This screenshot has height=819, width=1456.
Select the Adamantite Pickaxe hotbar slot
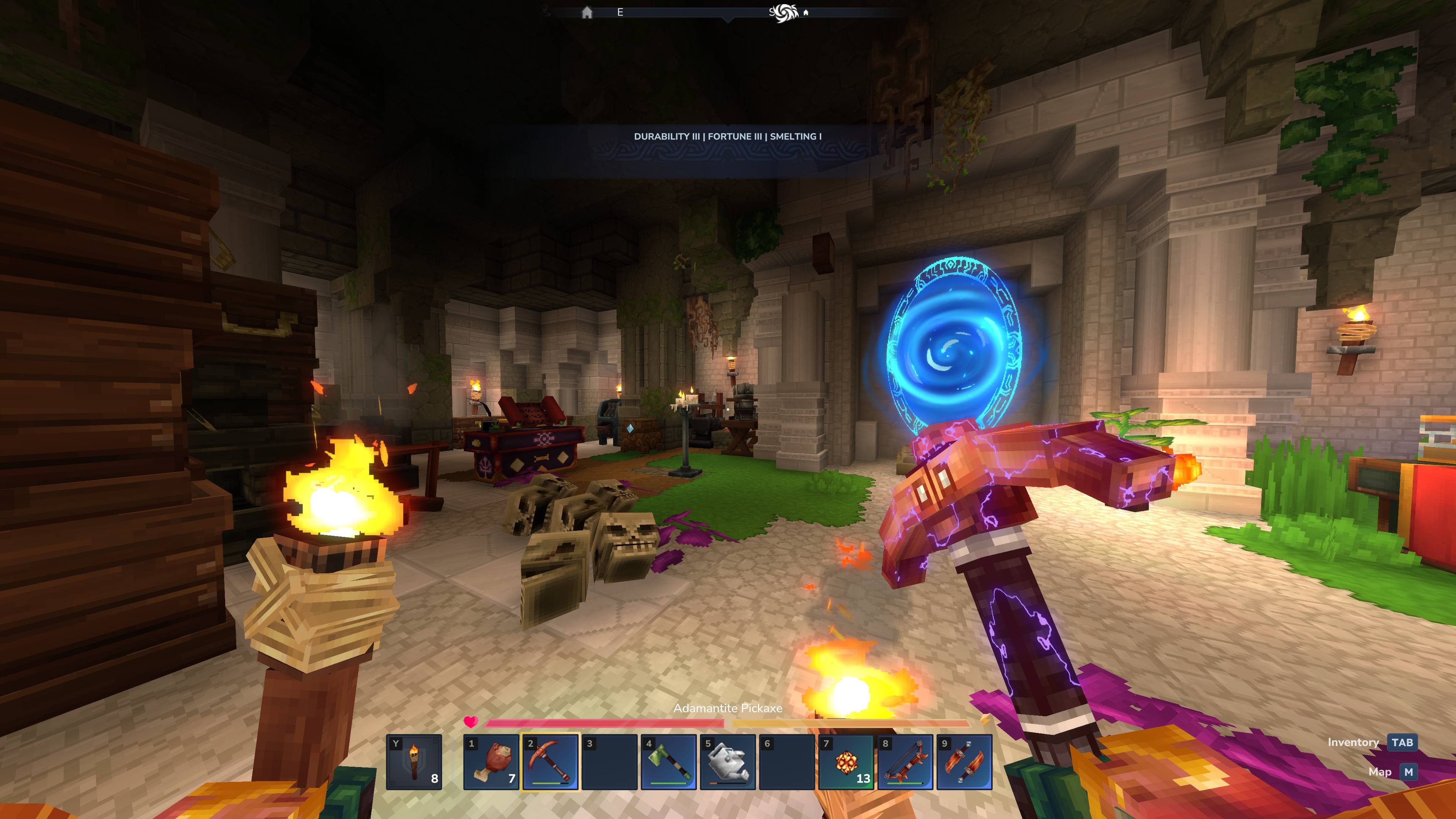551,761
